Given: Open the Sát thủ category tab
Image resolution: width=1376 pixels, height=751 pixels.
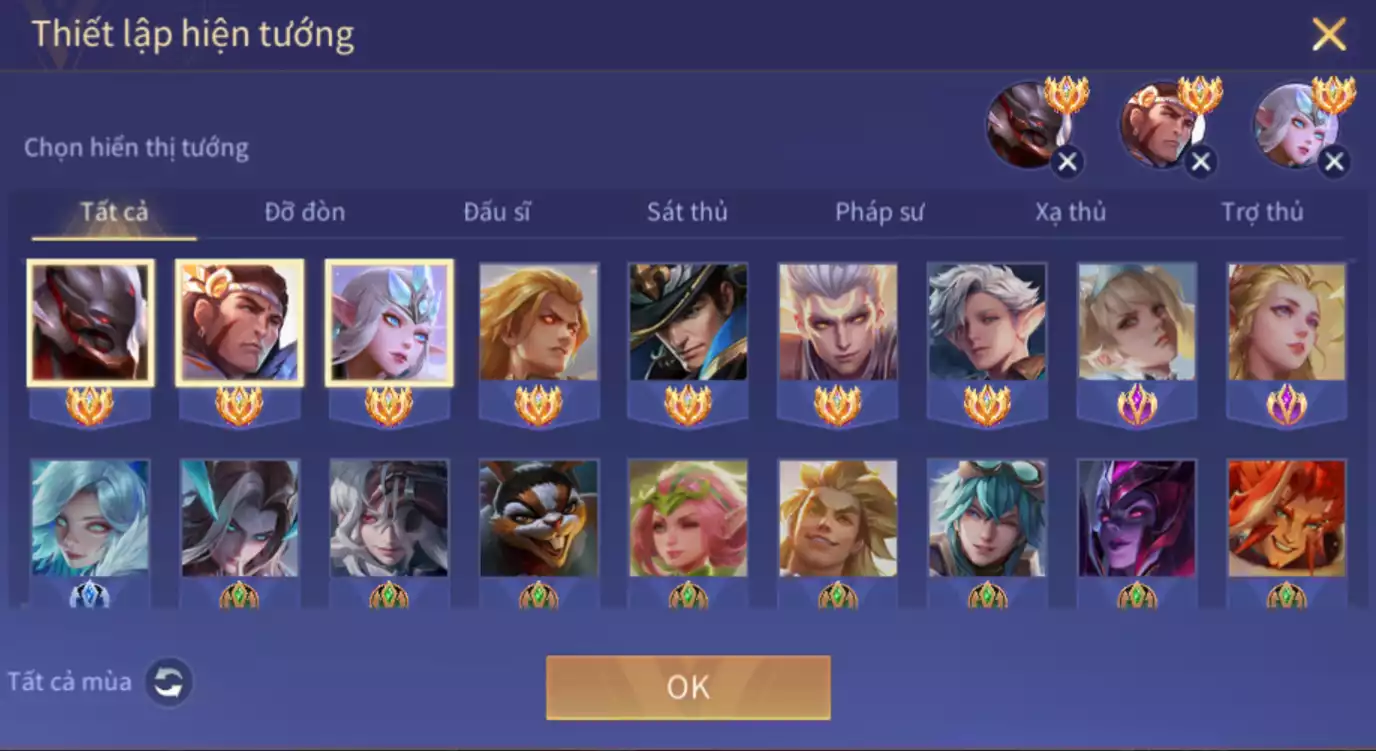Looking at the screenshot, I should (x=687, y=212).
